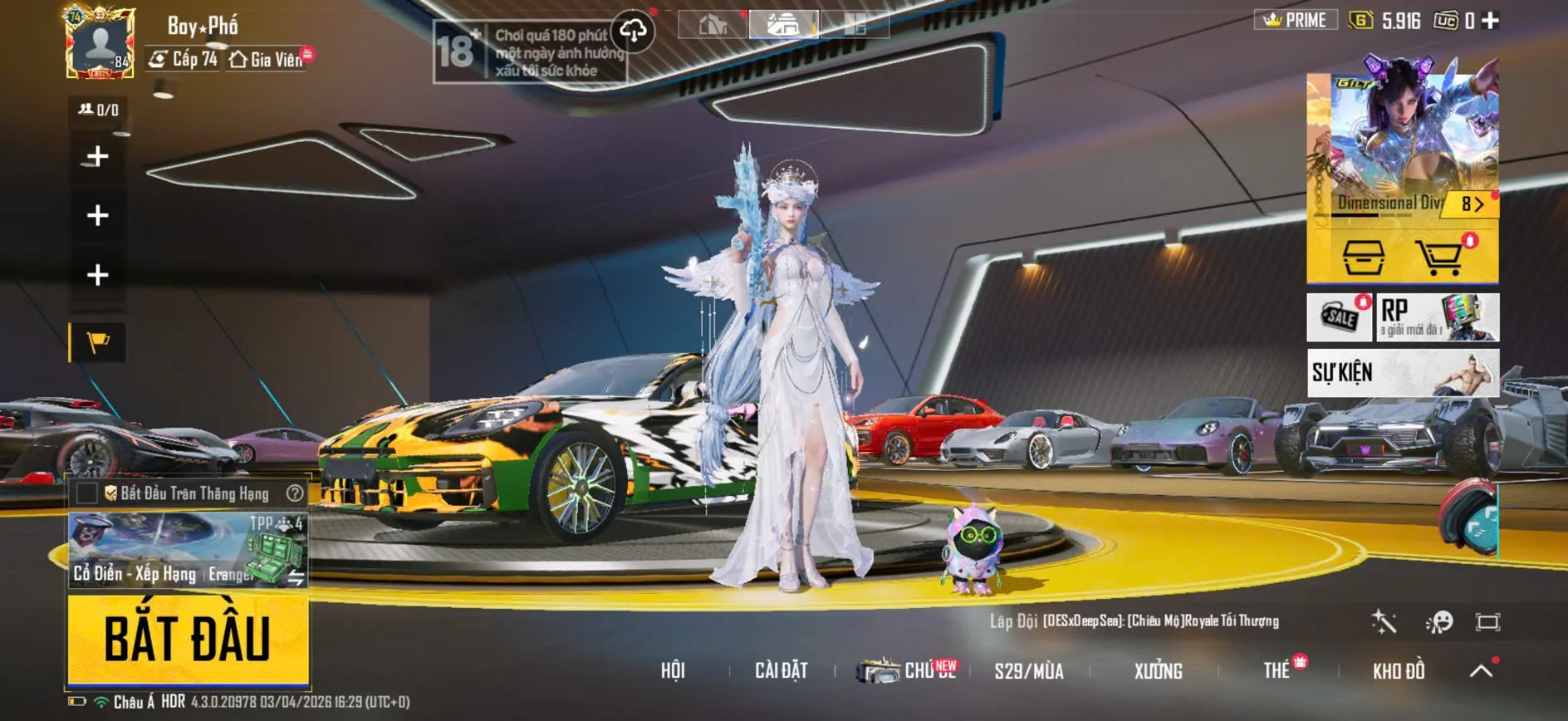Open the THẺ menu
This screenshot has height=721, width=1568.
(x=1276, y=670)
